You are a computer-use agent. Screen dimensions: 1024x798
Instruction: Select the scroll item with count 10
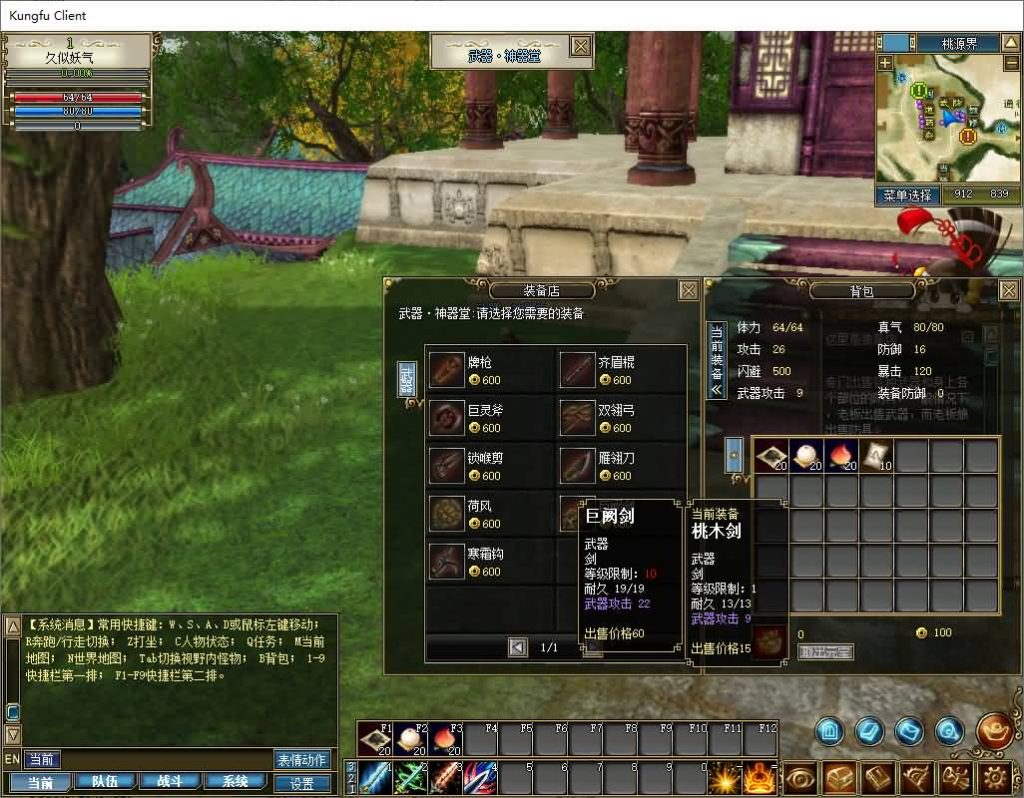tap(876, 456)
